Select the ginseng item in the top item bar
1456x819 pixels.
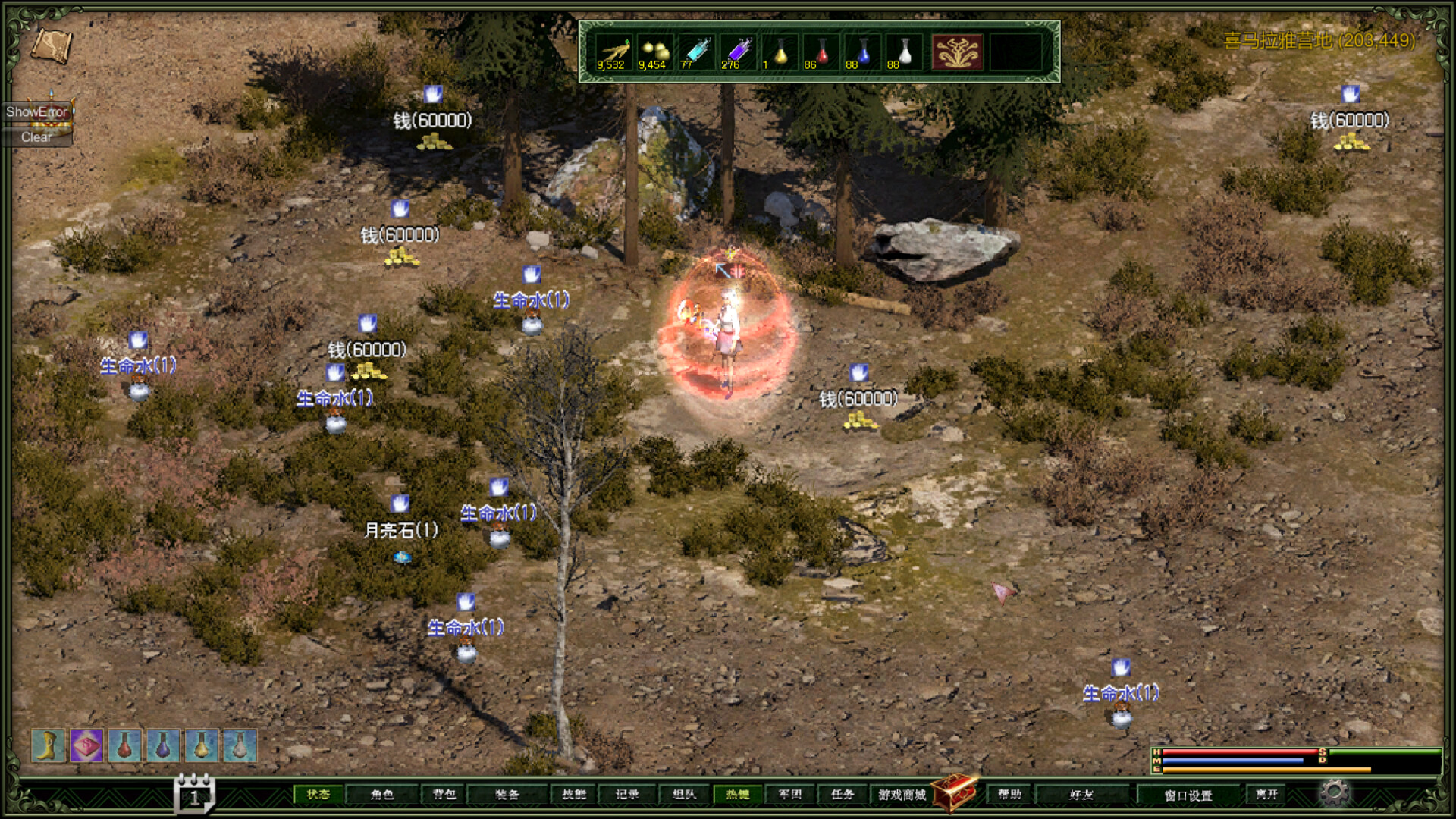614,52
